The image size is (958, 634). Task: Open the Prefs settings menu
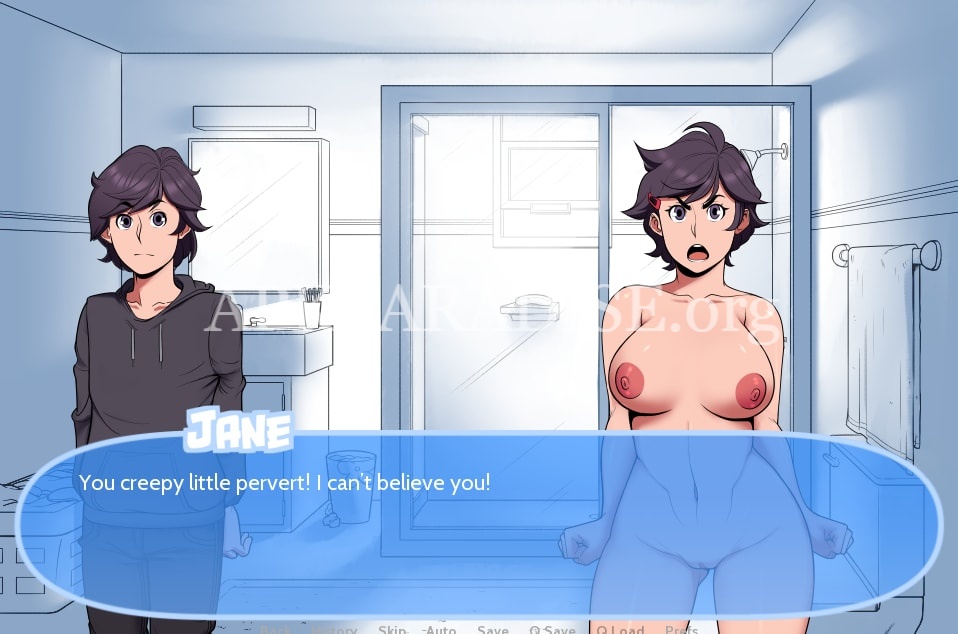click(681, 629)
